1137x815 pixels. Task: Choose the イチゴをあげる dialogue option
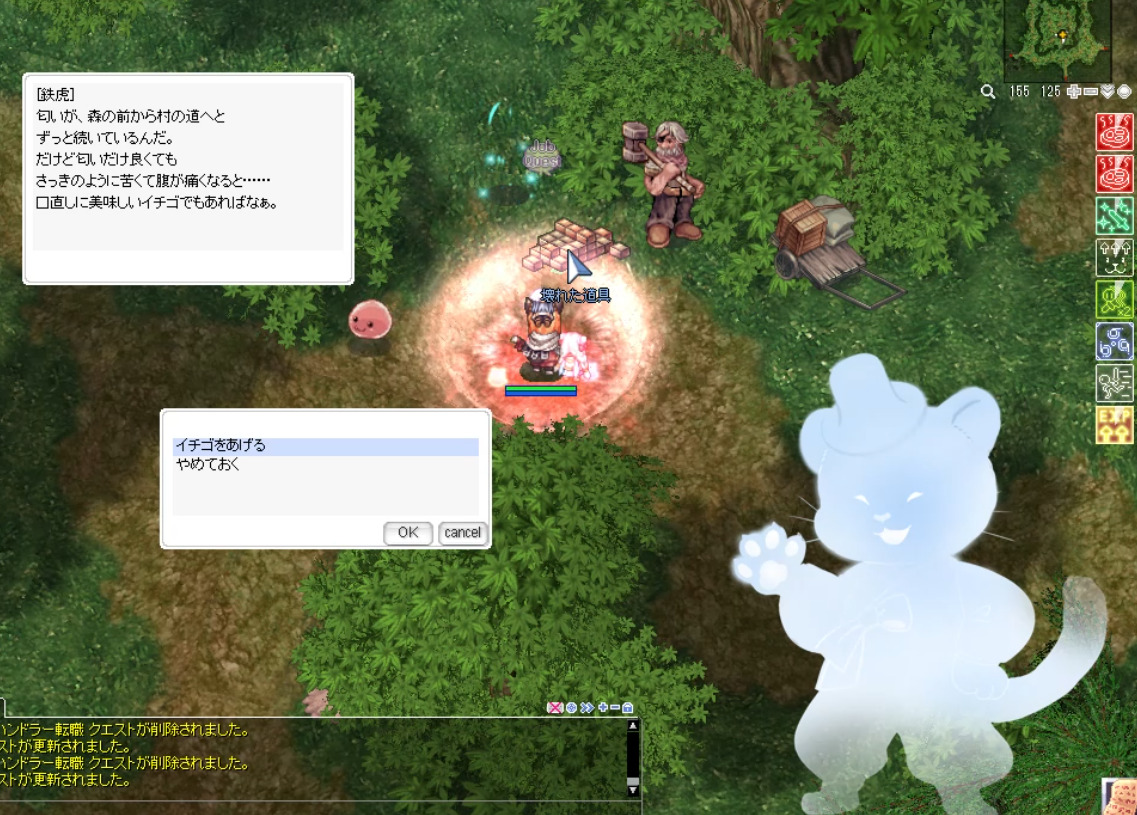click(x=325, y=446)
